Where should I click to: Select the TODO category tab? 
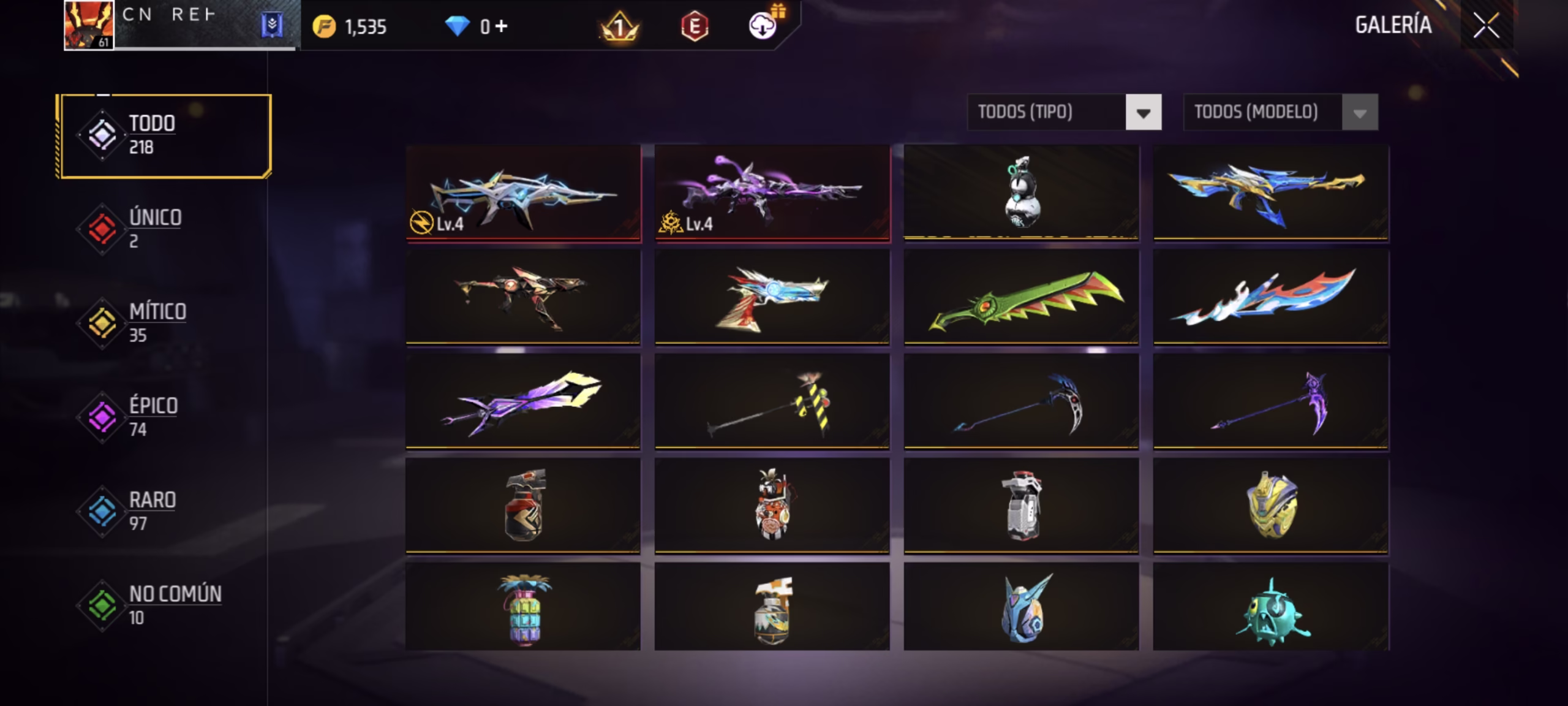pyautogui.click(x=165, y=135)
